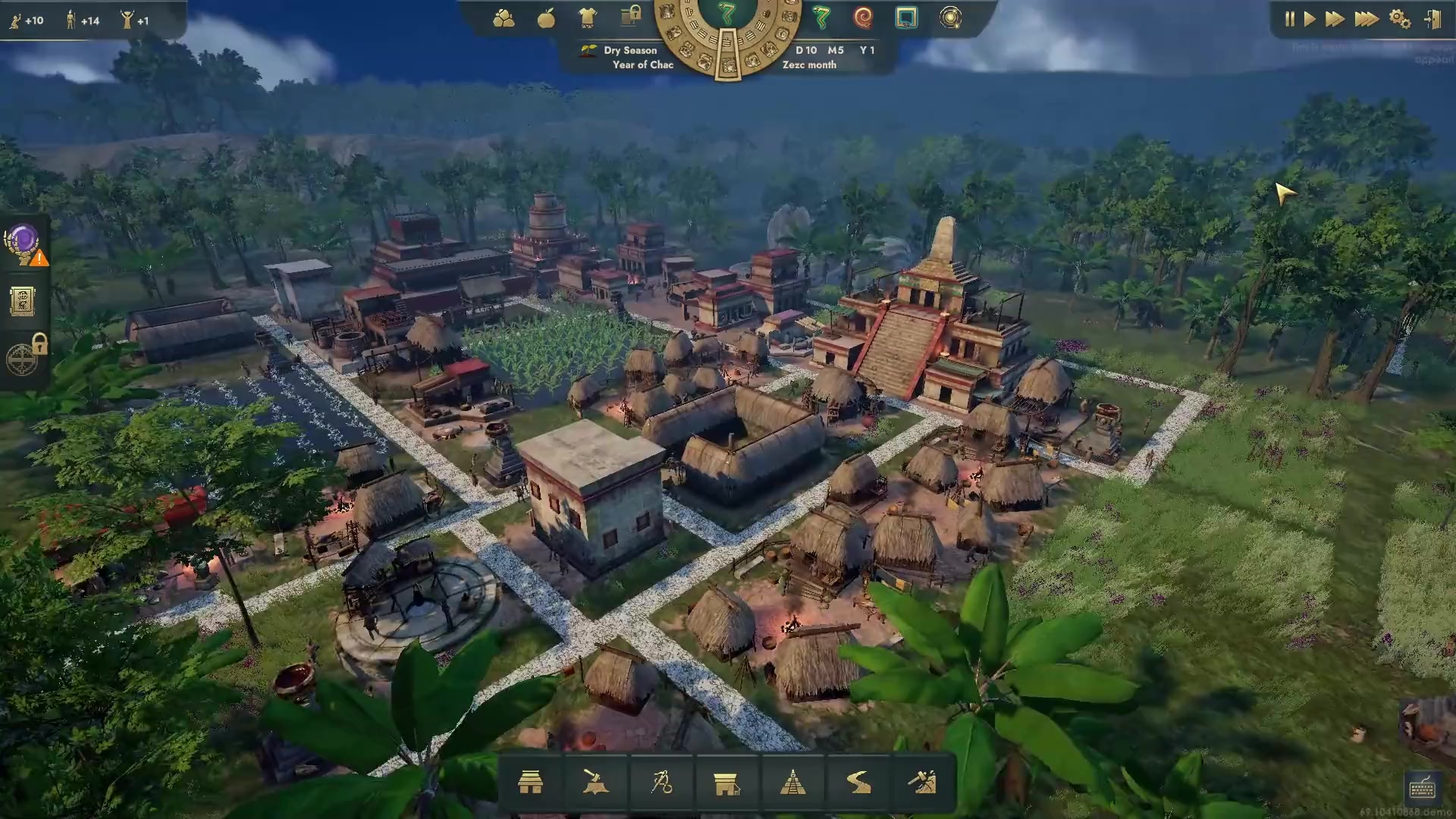This screenshot has height=819, width=1456.
Task: Show the food apple overview
Action: coord(546,18)
